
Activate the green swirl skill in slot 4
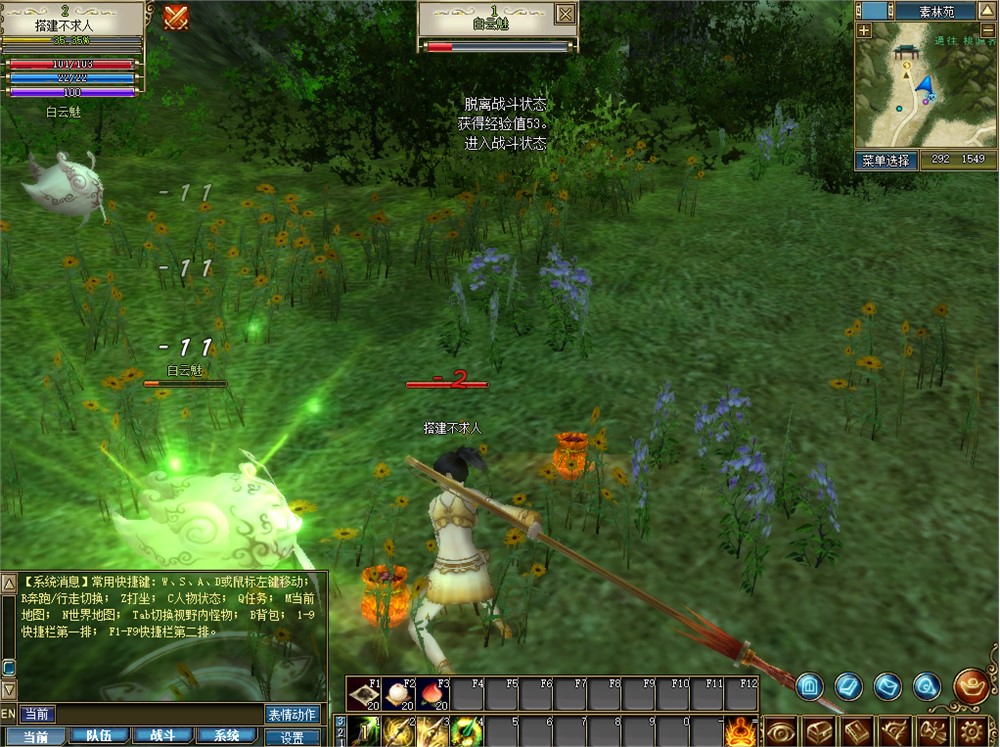[465, 731]
